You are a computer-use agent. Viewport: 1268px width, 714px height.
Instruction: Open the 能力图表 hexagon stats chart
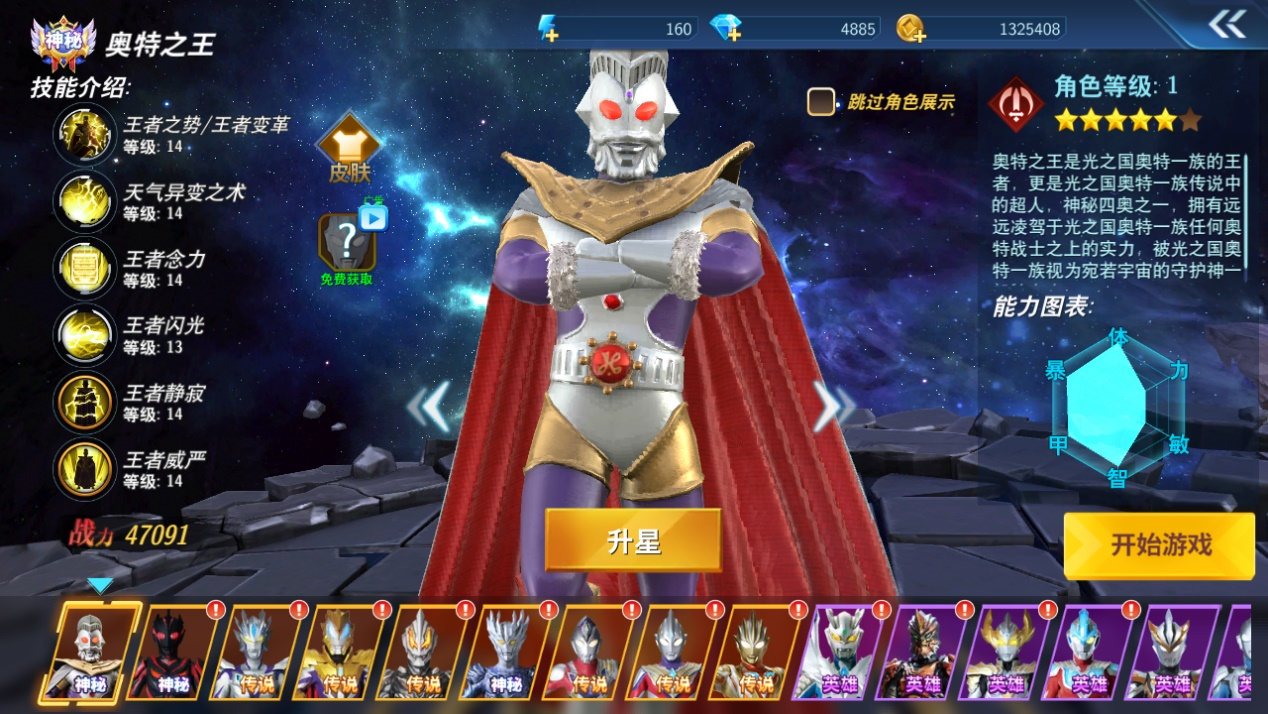tap(1118, 405)
